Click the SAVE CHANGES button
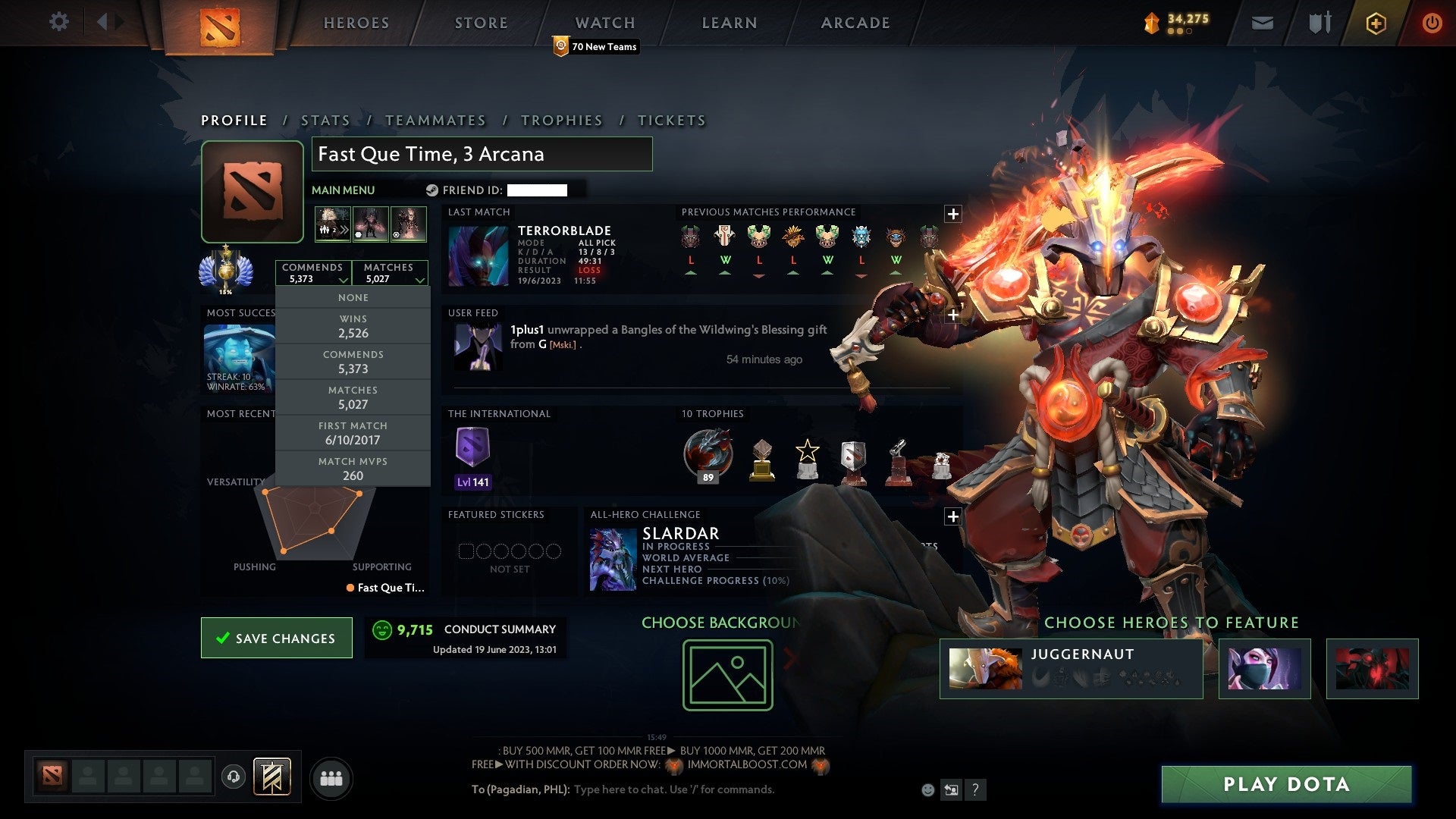This screenshot has height=819, width=1456. 276,638
